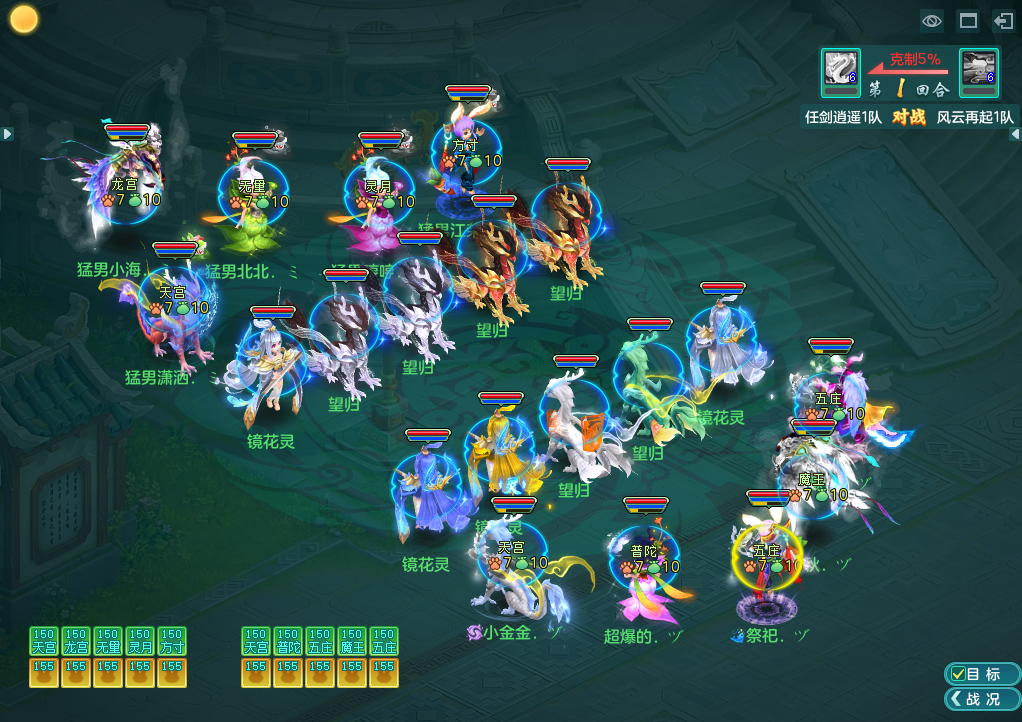1022x722 pixels.
Task: Select the white dragon team avatar
Action: pos(840,67)
